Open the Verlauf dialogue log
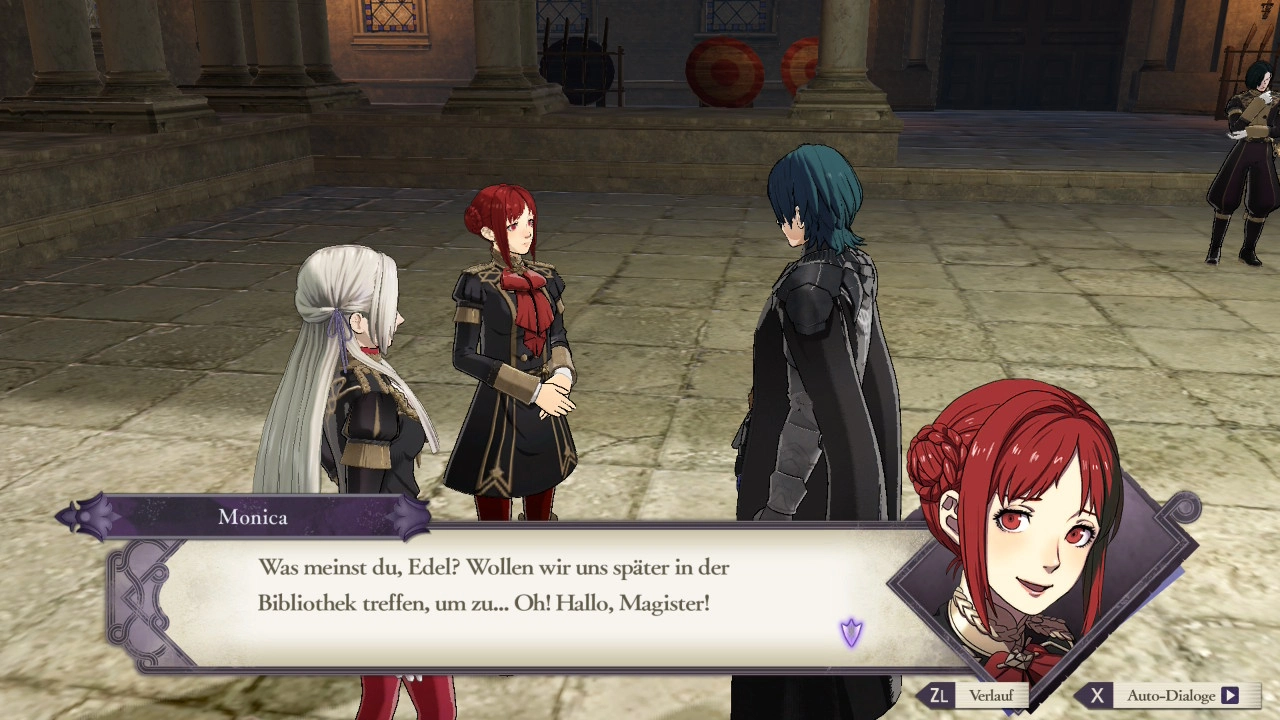1280x720 pixels. pos(974,695)
